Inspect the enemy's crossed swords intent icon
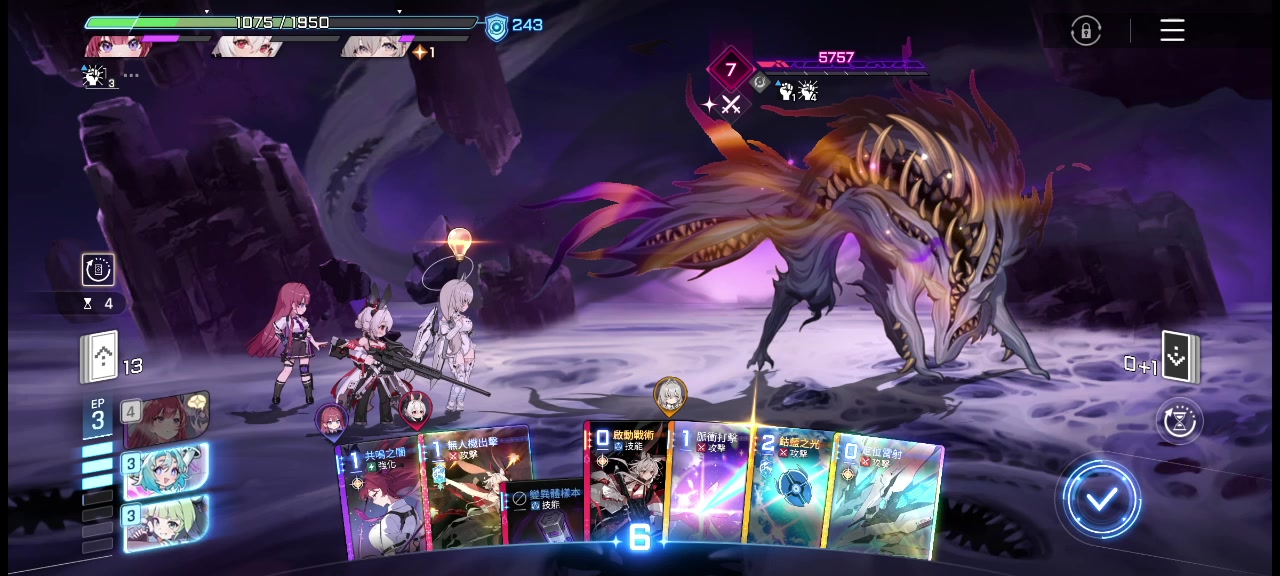This screenshot has height=576, width=1280. click(731, 104)
